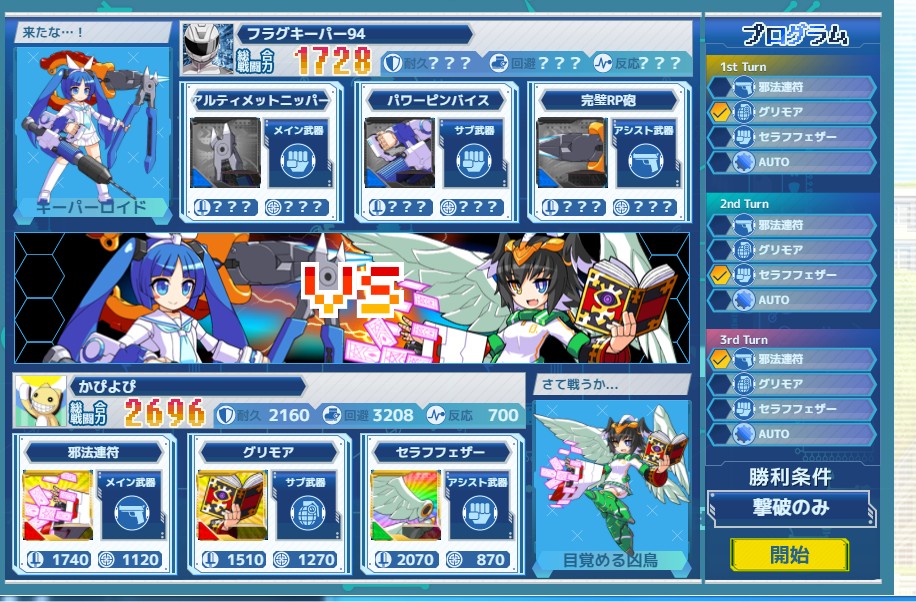
Task: Pick セラフフェザー for the 1st Turn
Action: [x=792, y=137]
